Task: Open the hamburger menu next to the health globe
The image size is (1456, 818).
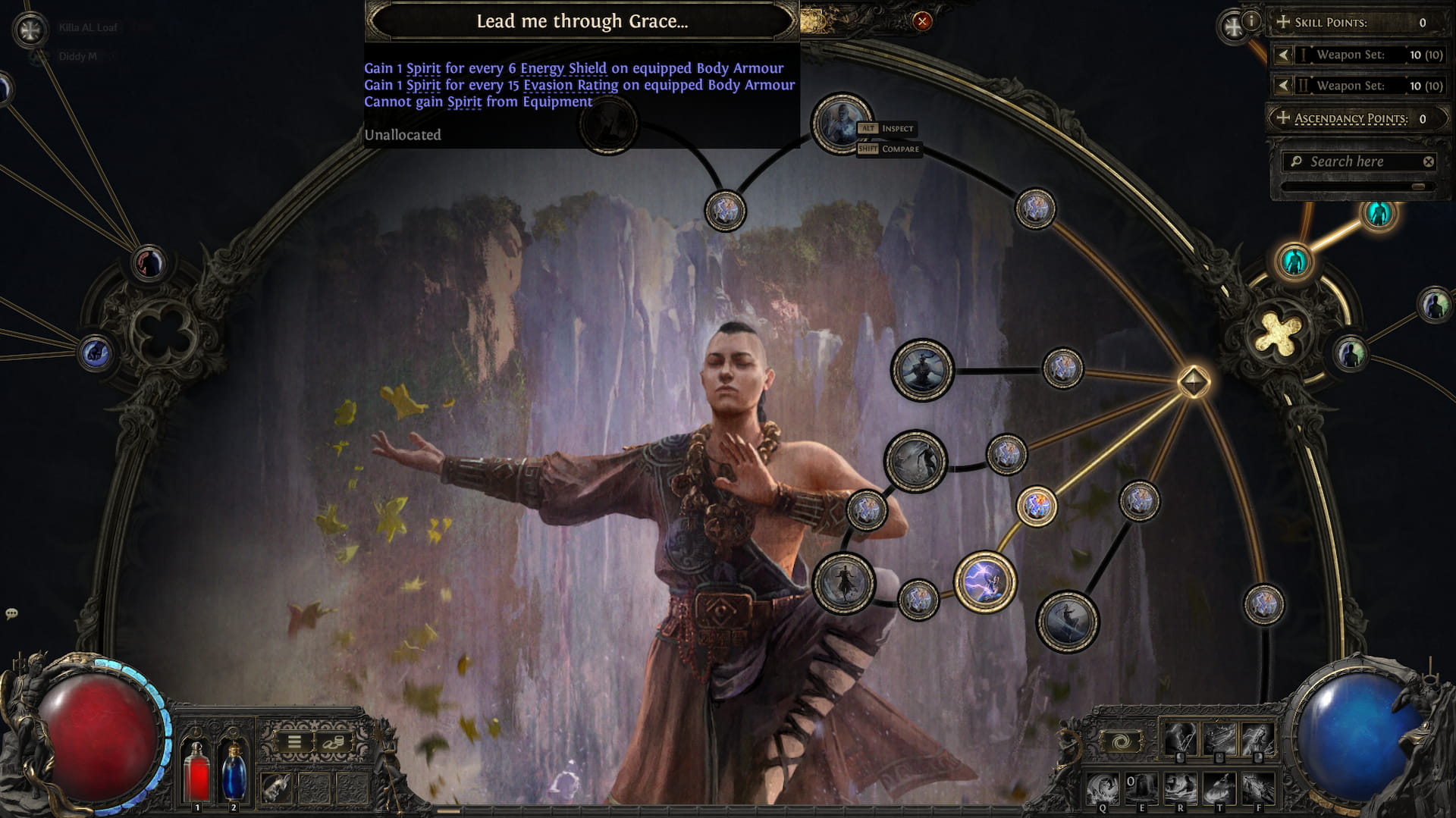Action: (294, 741)
